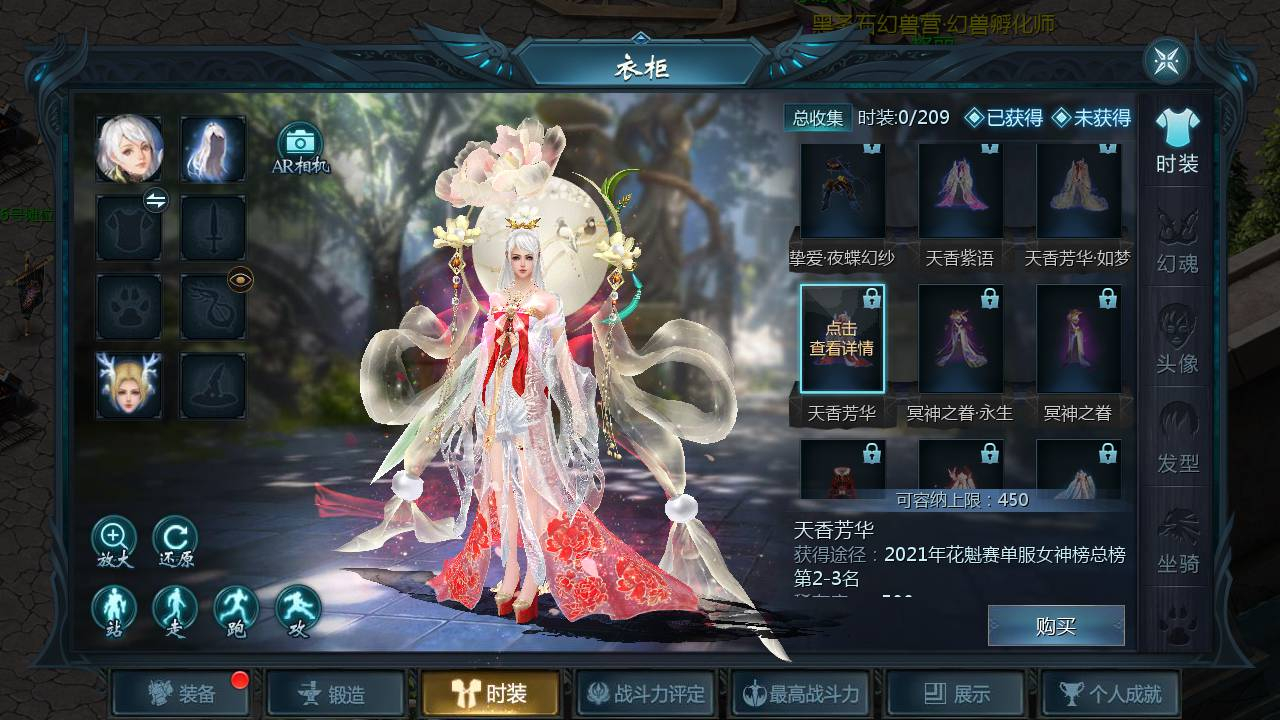
Task: Close the wardrobe window
Action: tap(1166, 62)
